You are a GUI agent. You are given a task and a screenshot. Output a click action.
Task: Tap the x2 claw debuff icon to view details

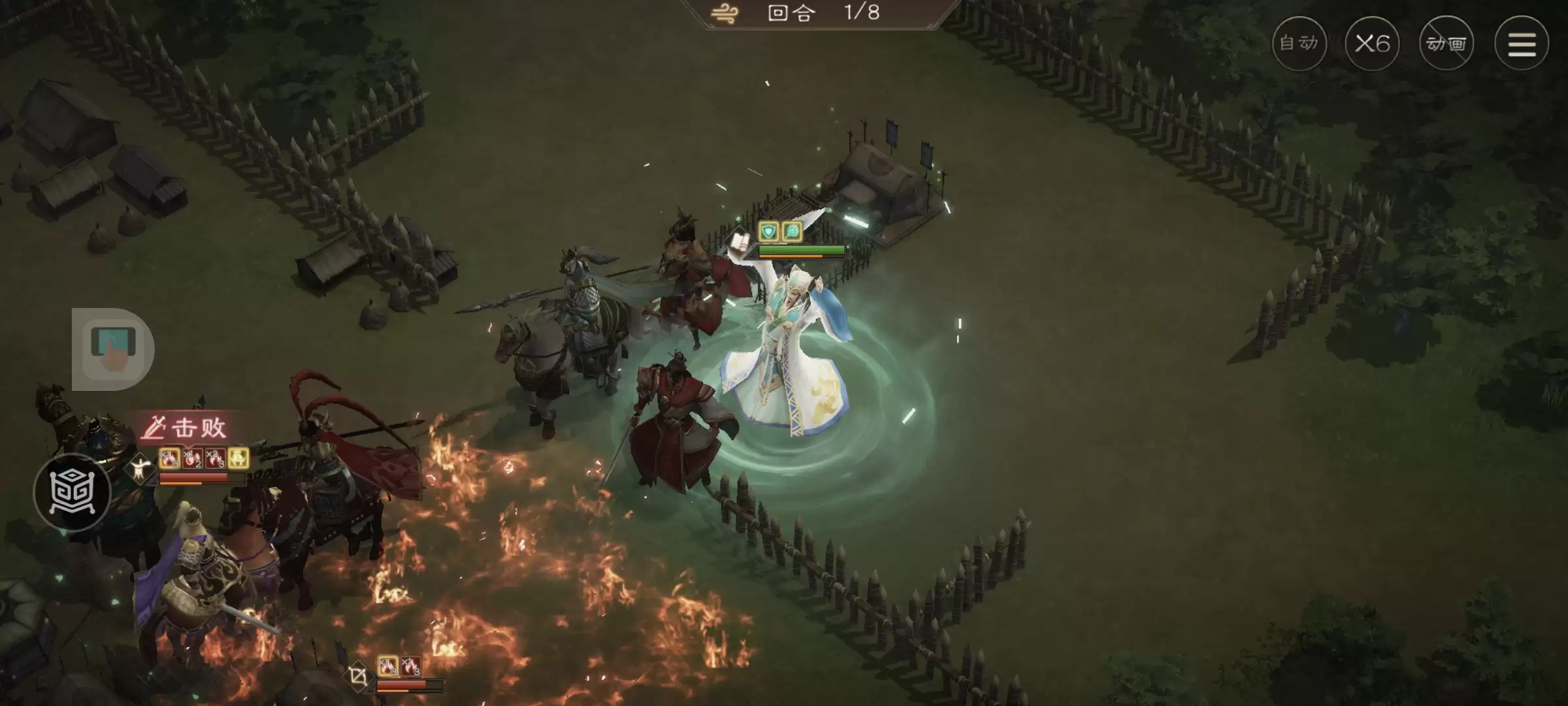[215, 459]
